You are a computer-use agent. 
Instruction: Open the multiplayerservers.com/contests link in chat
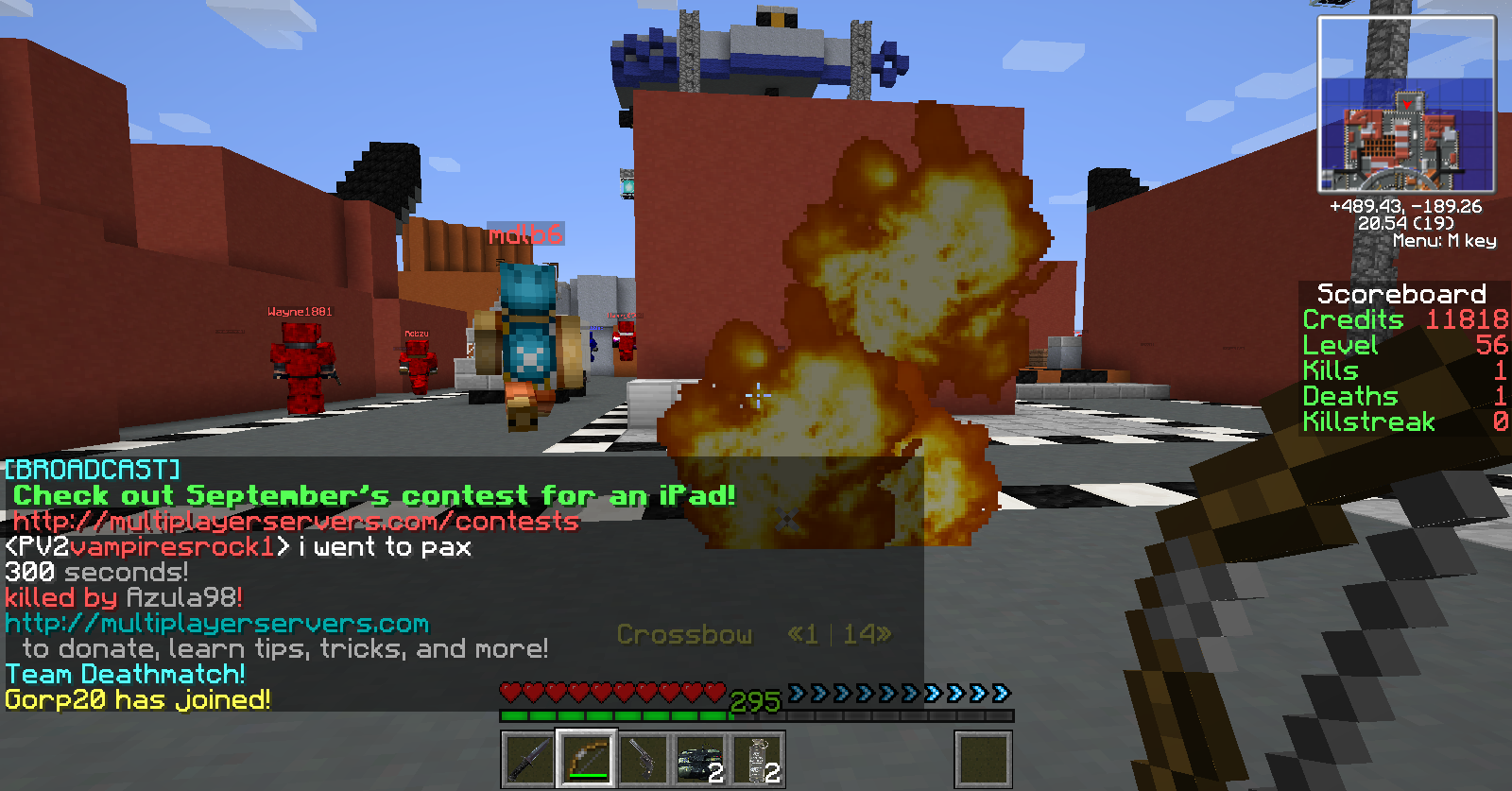[x=296, y=522]
